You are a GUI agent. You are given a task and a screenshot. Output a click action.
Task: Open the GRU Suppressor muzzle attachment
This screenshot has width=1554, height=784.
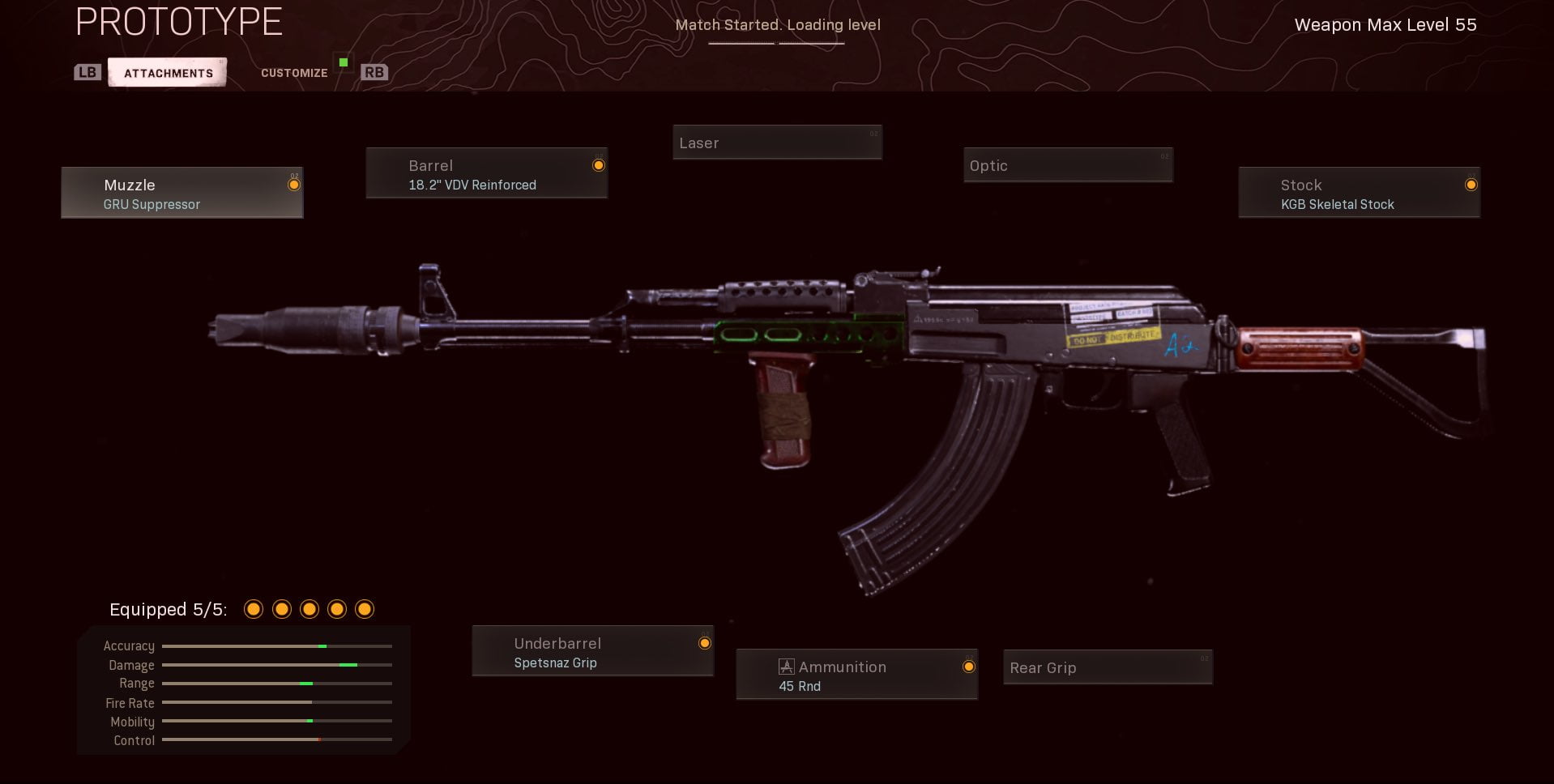(x=181, y=193)
